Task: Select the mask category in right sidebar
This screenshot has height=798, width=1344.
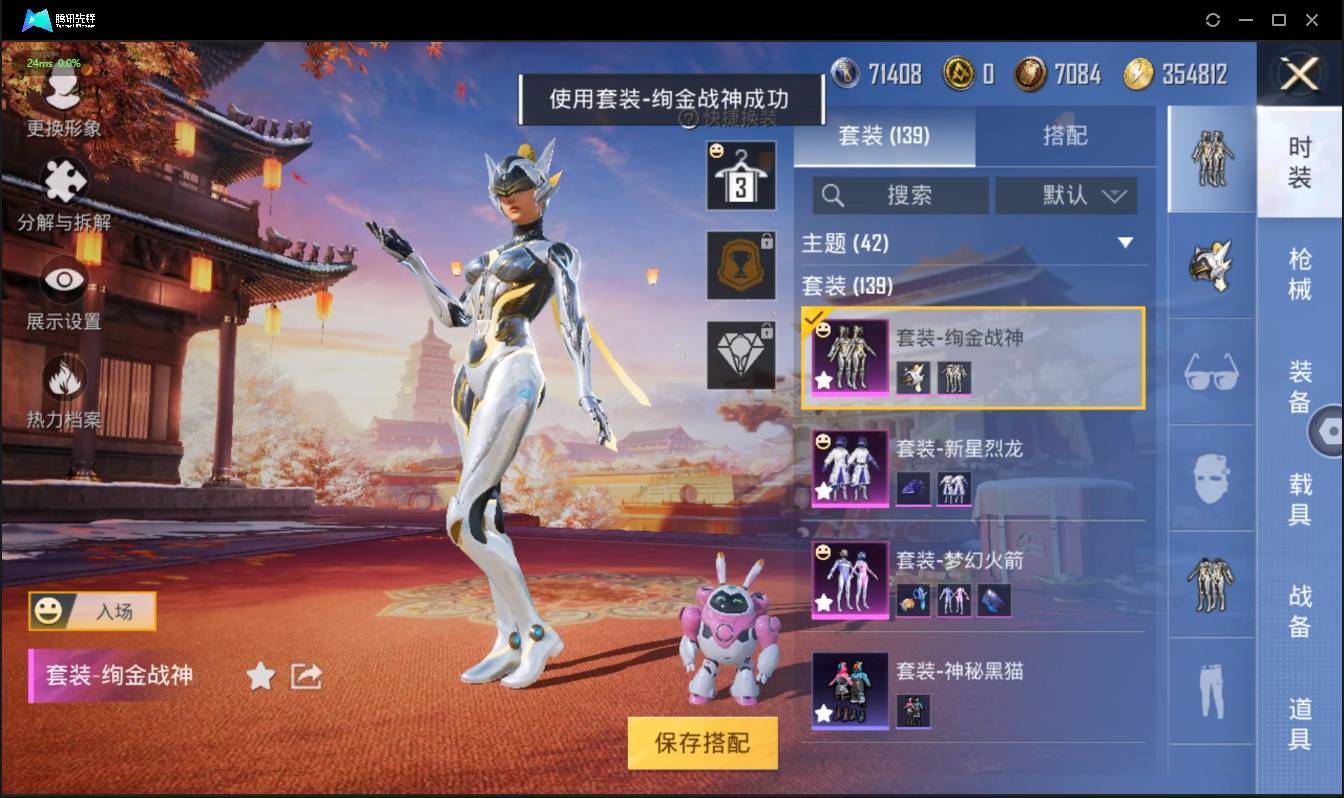Action: [1211, 478]
